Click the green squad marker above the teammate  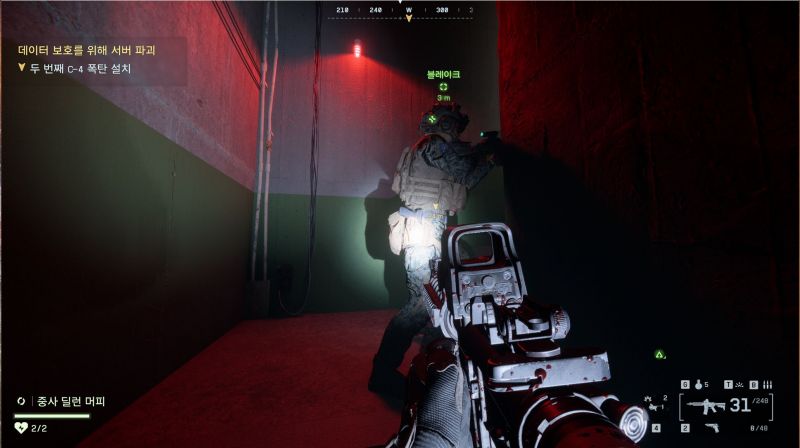(443, 86)
